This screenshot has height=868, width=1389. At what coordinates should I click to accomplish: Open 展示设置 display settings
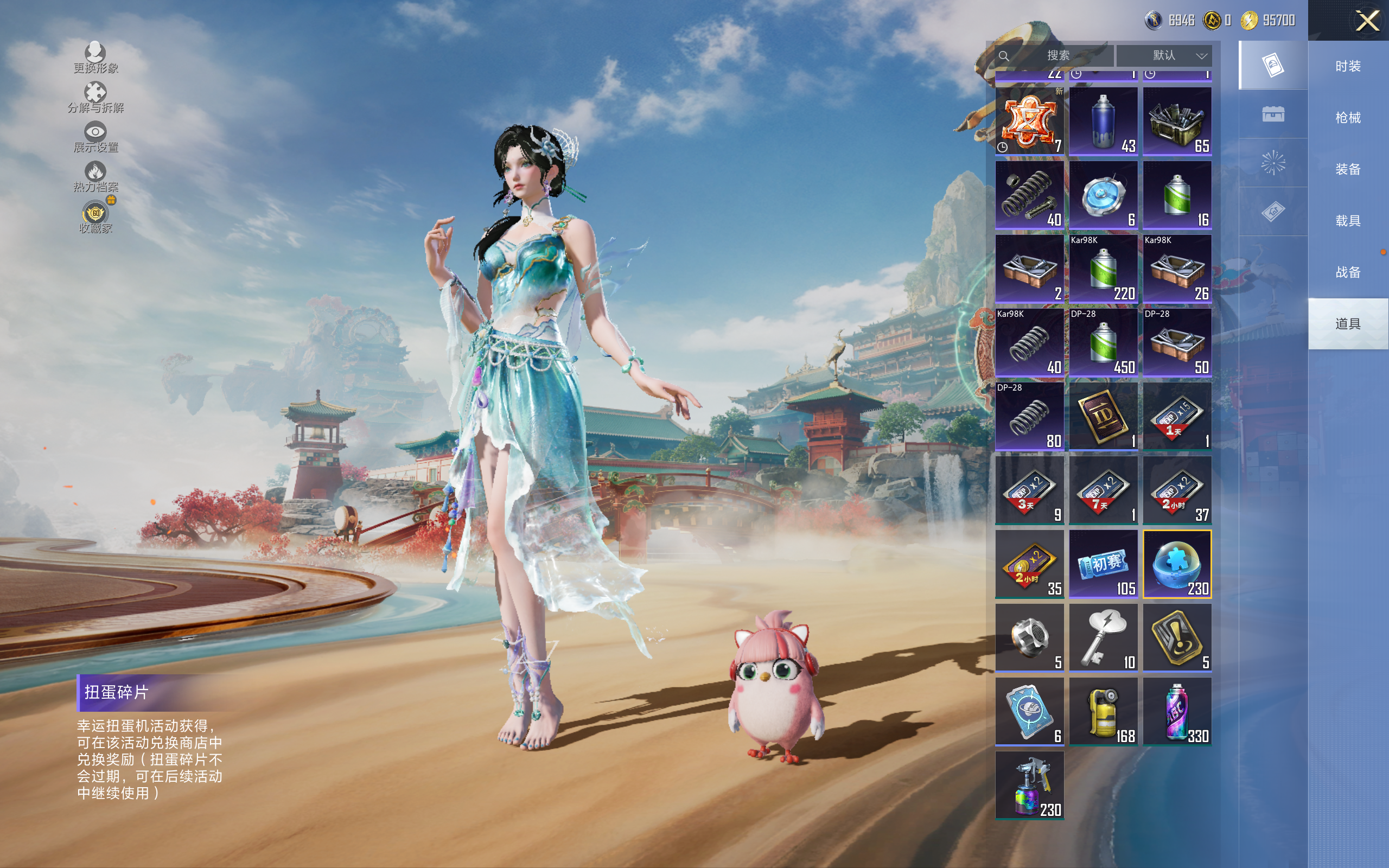point(95,137)
